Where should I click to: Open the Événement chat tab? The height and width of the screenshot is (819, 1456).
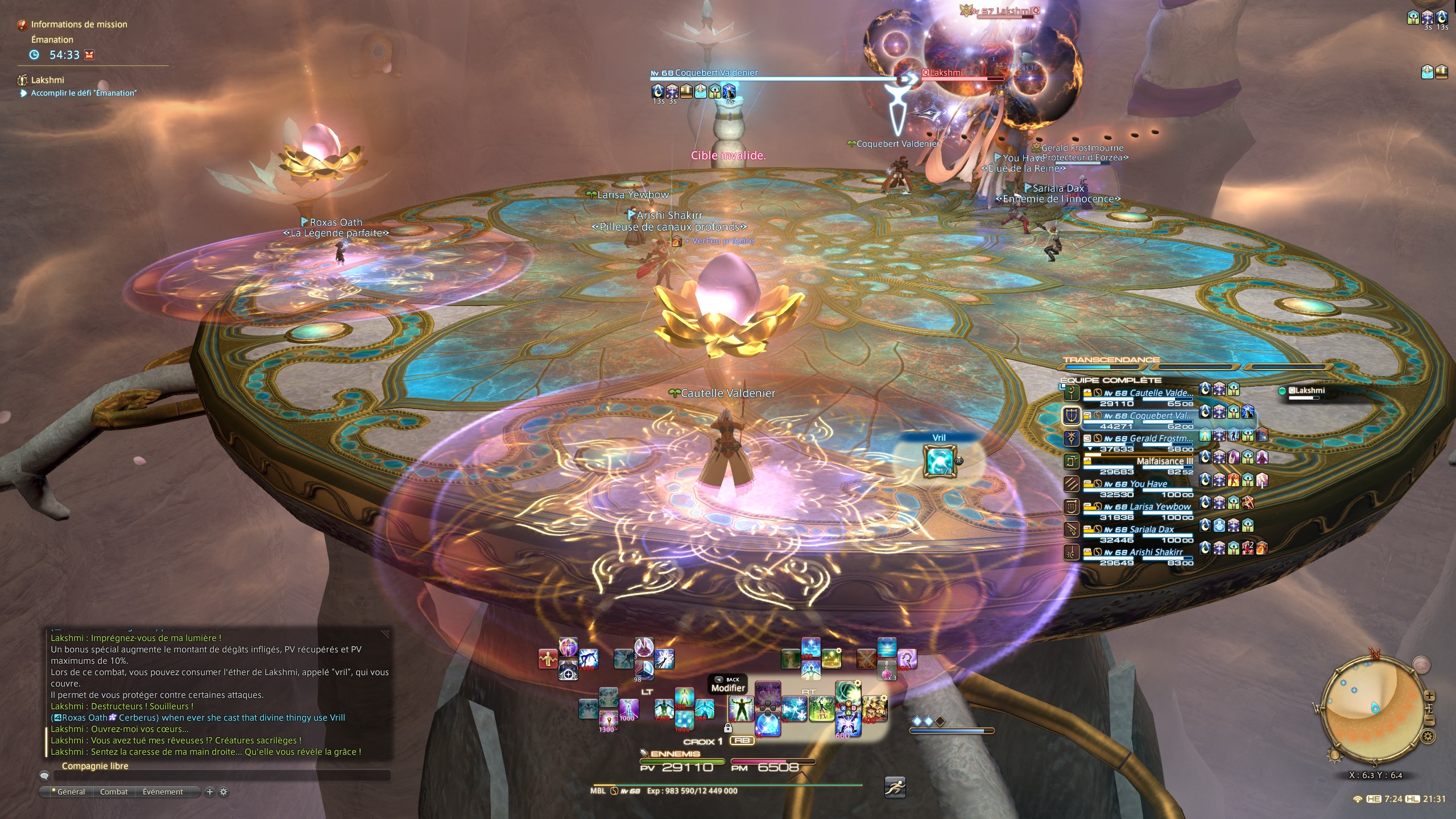(163, 792)
